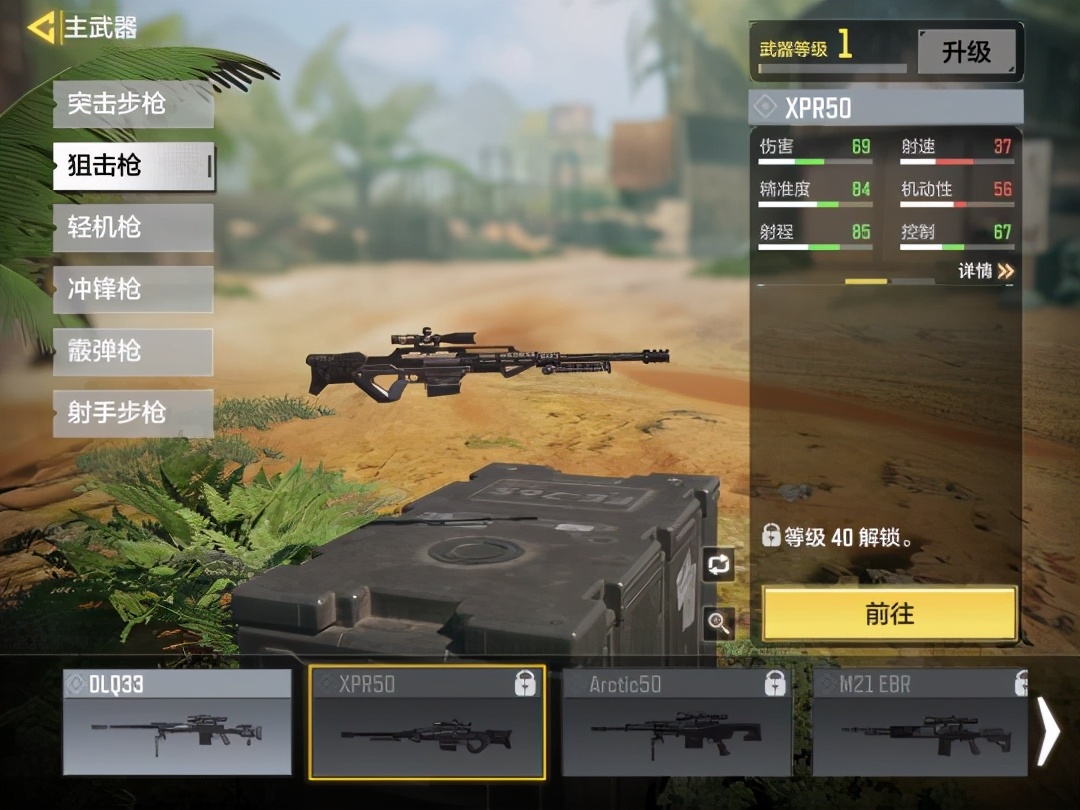Choose the 冲锋枪 category

coord(133,290)
